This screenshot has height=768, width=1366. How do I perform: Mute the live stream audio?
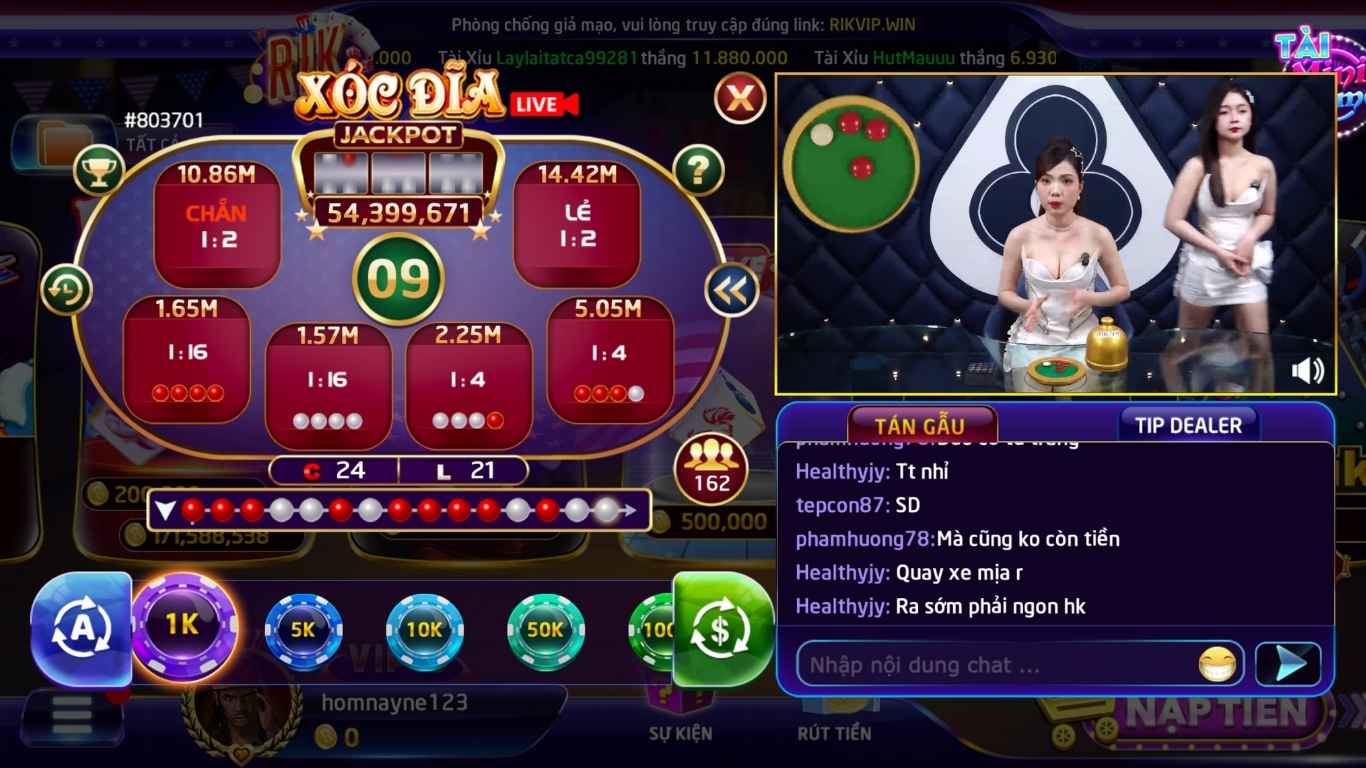coord(1309,371)
